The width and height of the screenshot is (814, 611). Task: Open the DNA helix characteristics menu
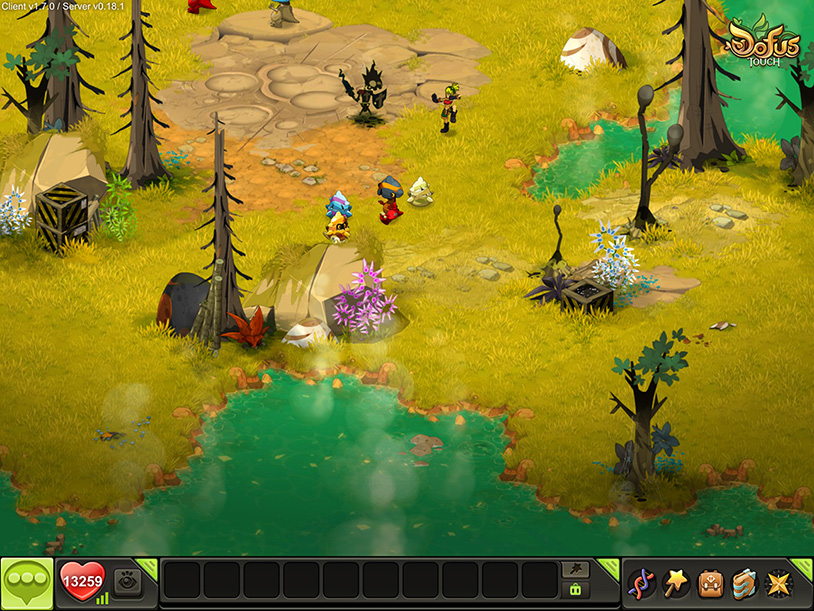click(x=640, y=583)
